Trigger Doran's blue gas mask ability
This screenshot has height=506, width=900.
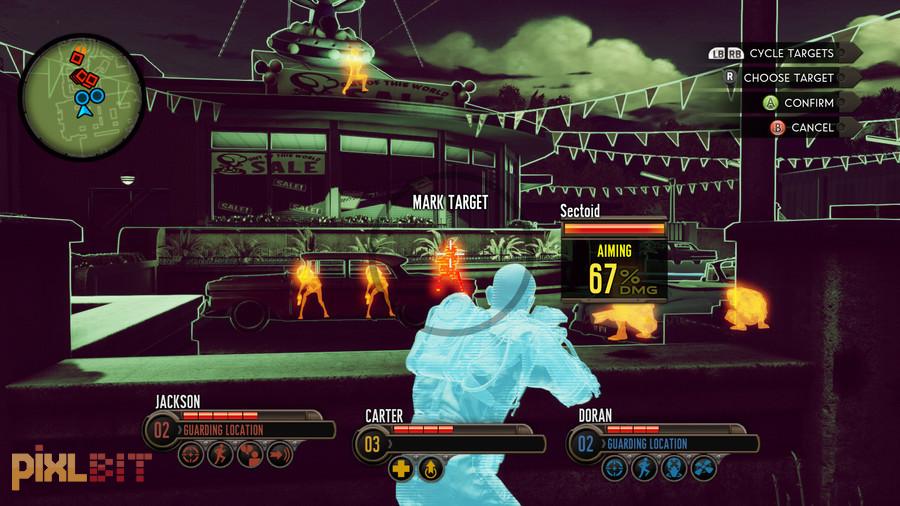point(672,468)
